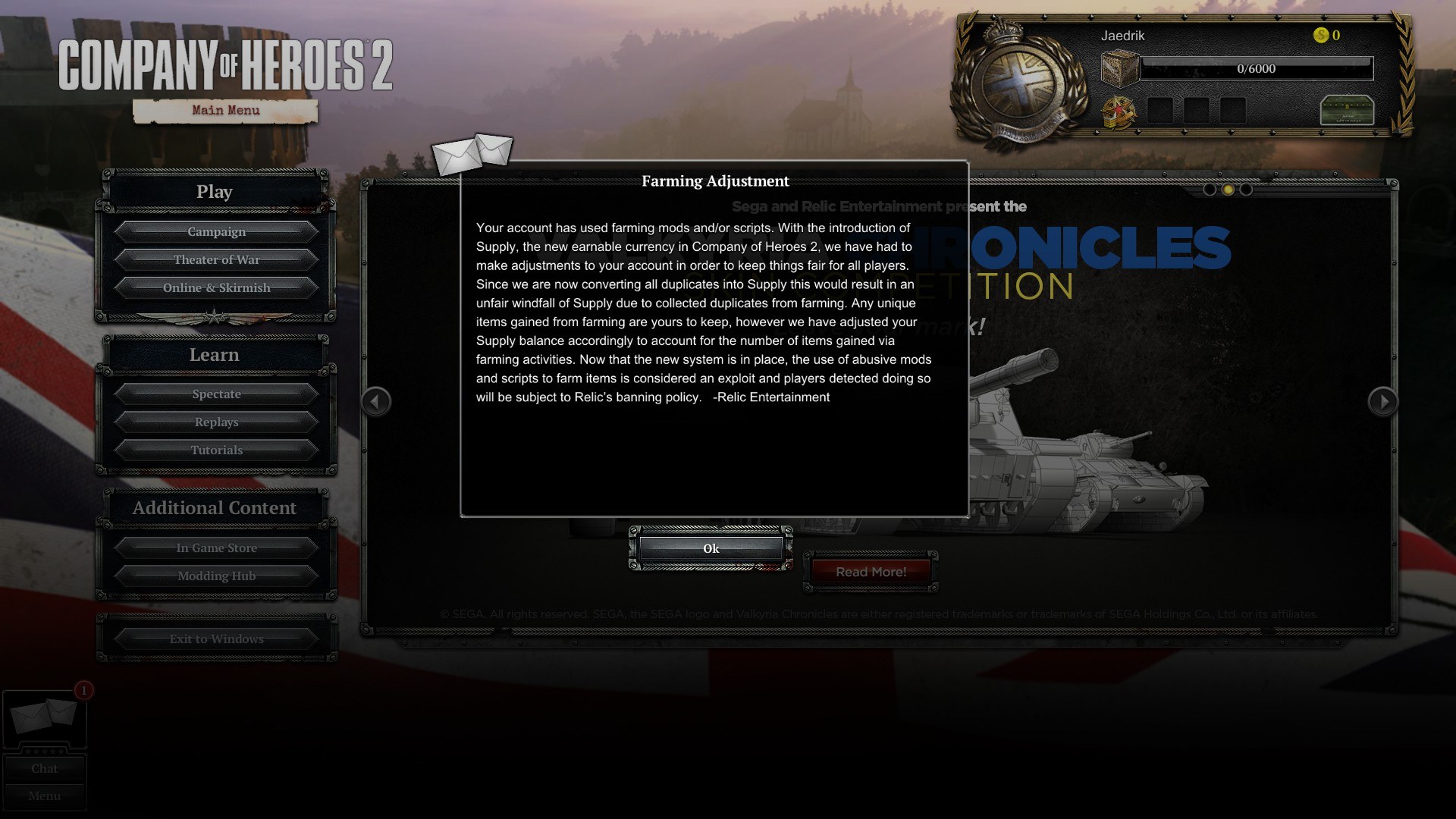Select Theater of War
Screen dimensions: 1456x819
[x=216, y=259]
